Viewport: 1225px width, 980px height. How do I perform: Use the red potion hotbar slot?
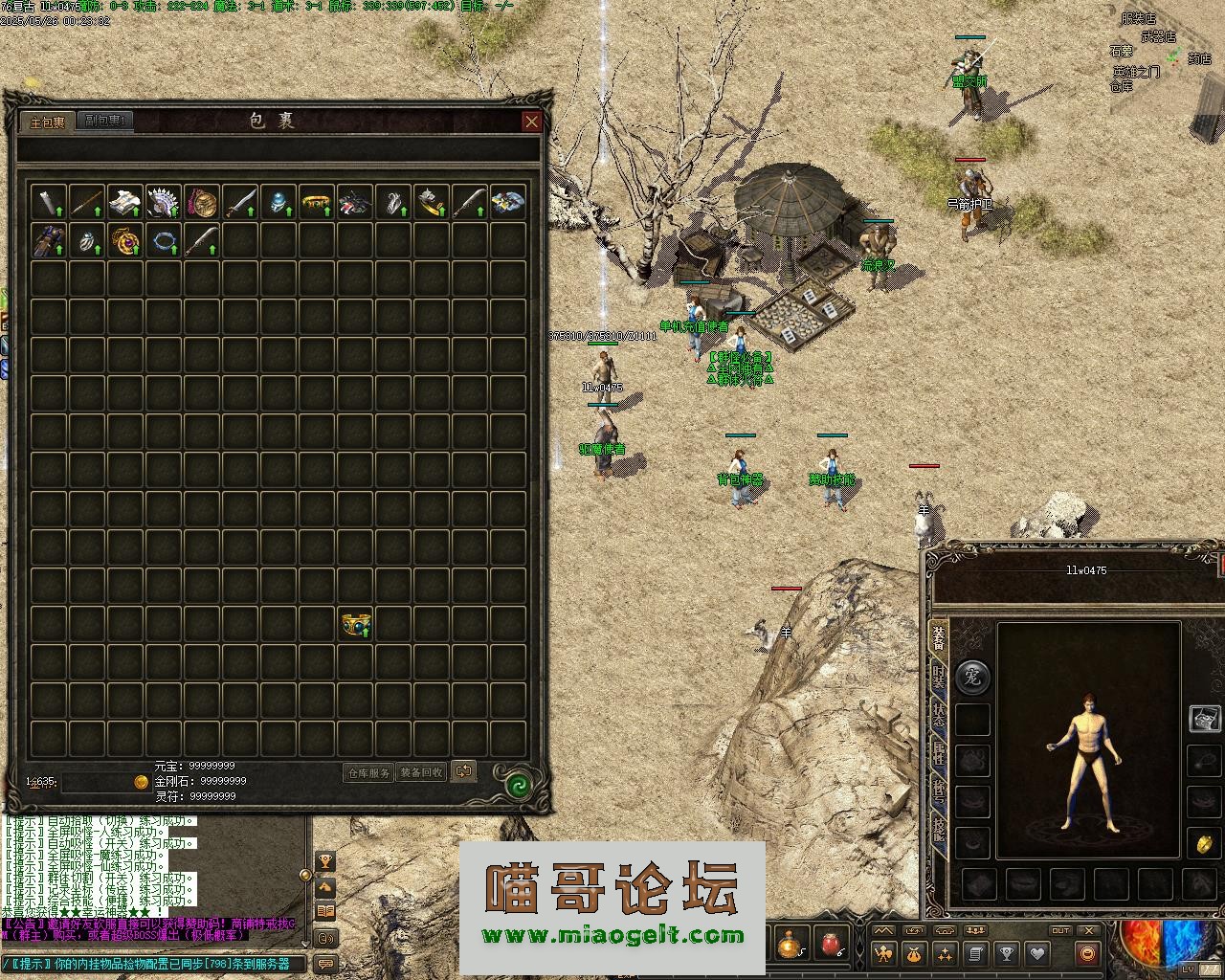pos(829,944)
